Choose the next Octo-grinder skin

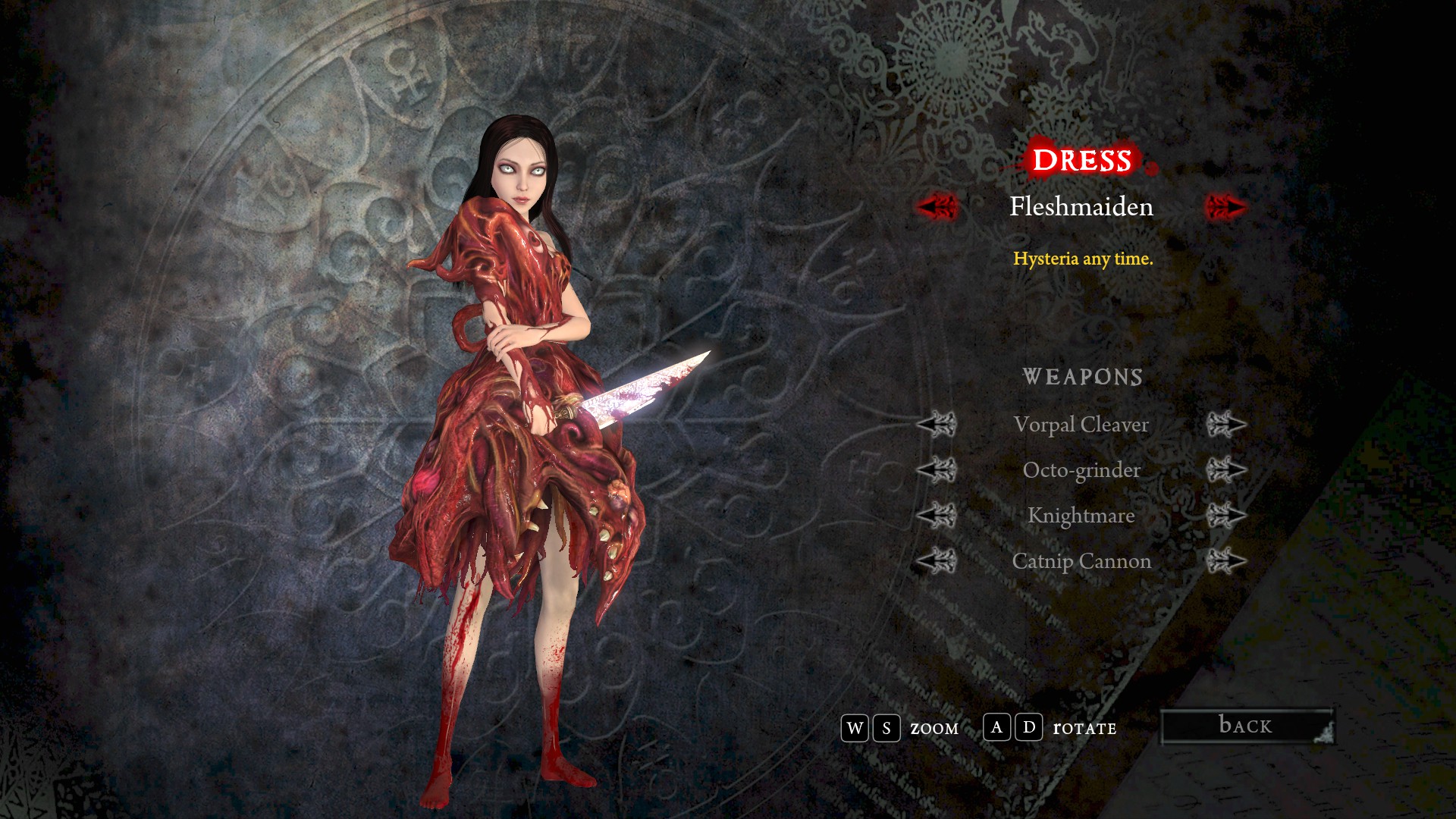pos(1225,470)
